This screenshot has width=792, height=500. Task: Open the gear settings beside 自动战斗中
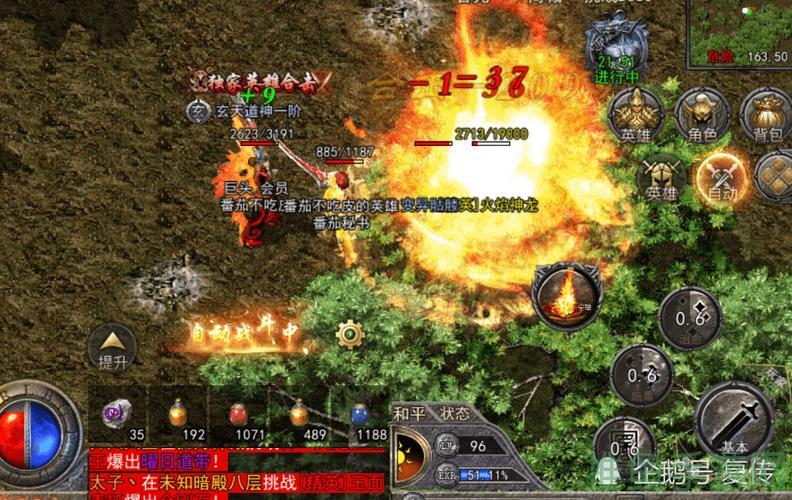(348, 334)
